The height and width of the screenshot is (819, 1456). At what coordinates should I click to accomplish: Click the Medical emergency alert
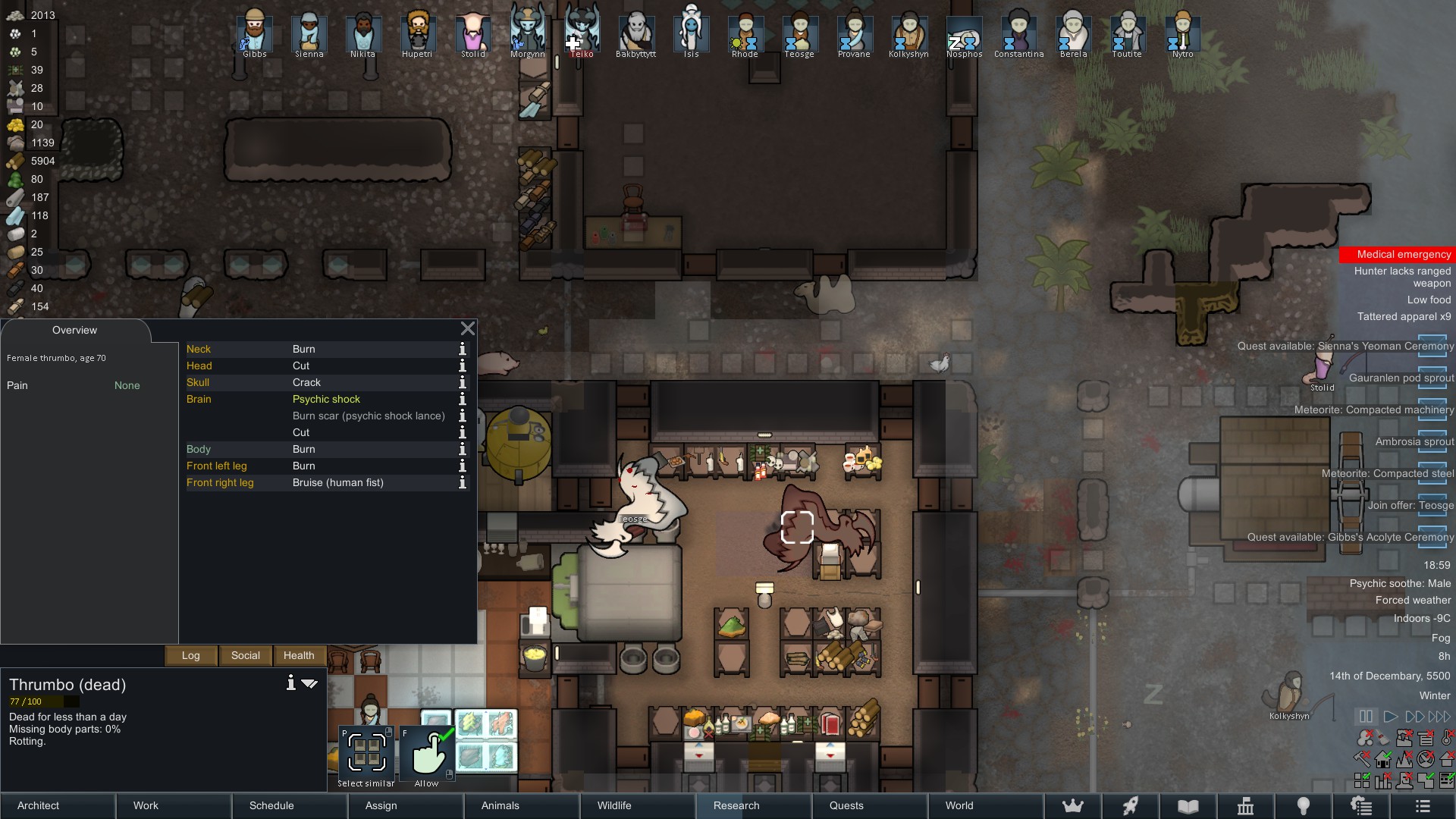(x=1399, y=254)
